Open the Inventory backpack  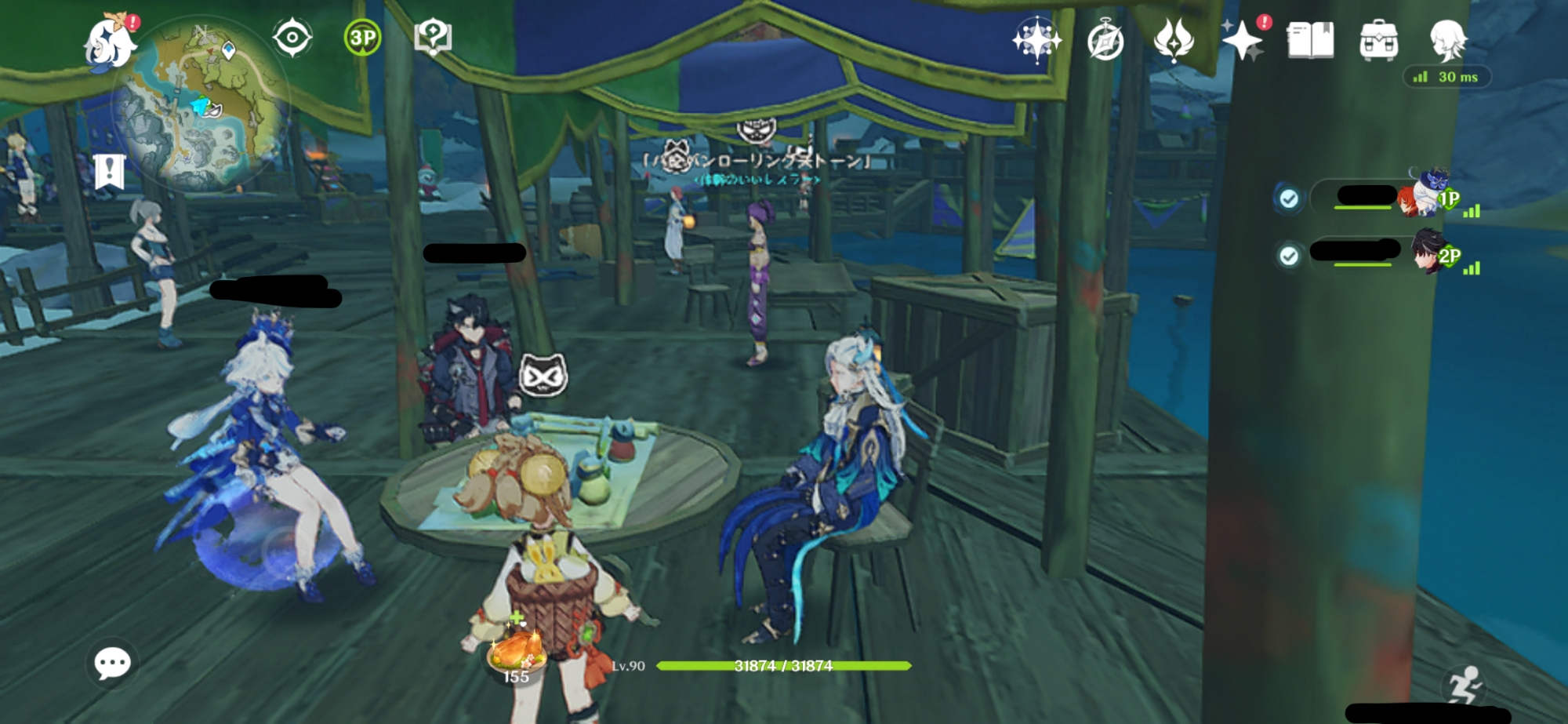point(1378,40)
